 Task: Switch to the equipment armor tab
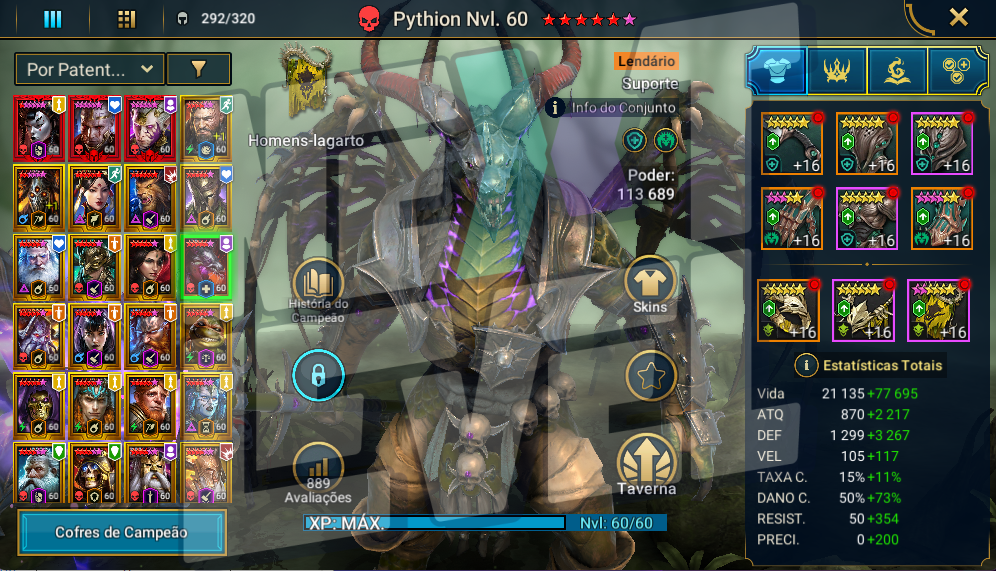click(x=777, y=70)
